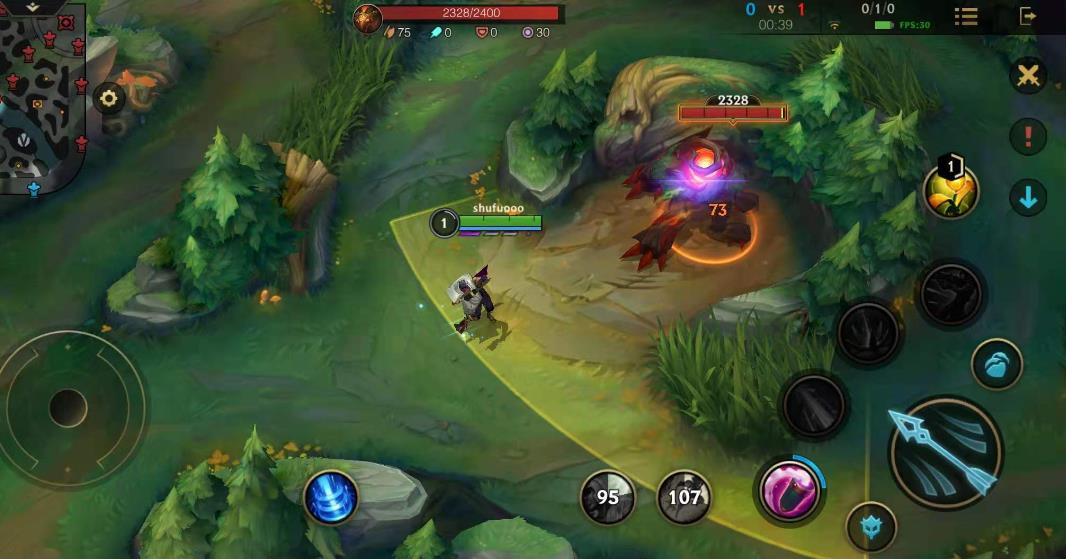Show the scoreboard list
The height and width of the screenshot is (559, 1066).
(x=966, y=16)
